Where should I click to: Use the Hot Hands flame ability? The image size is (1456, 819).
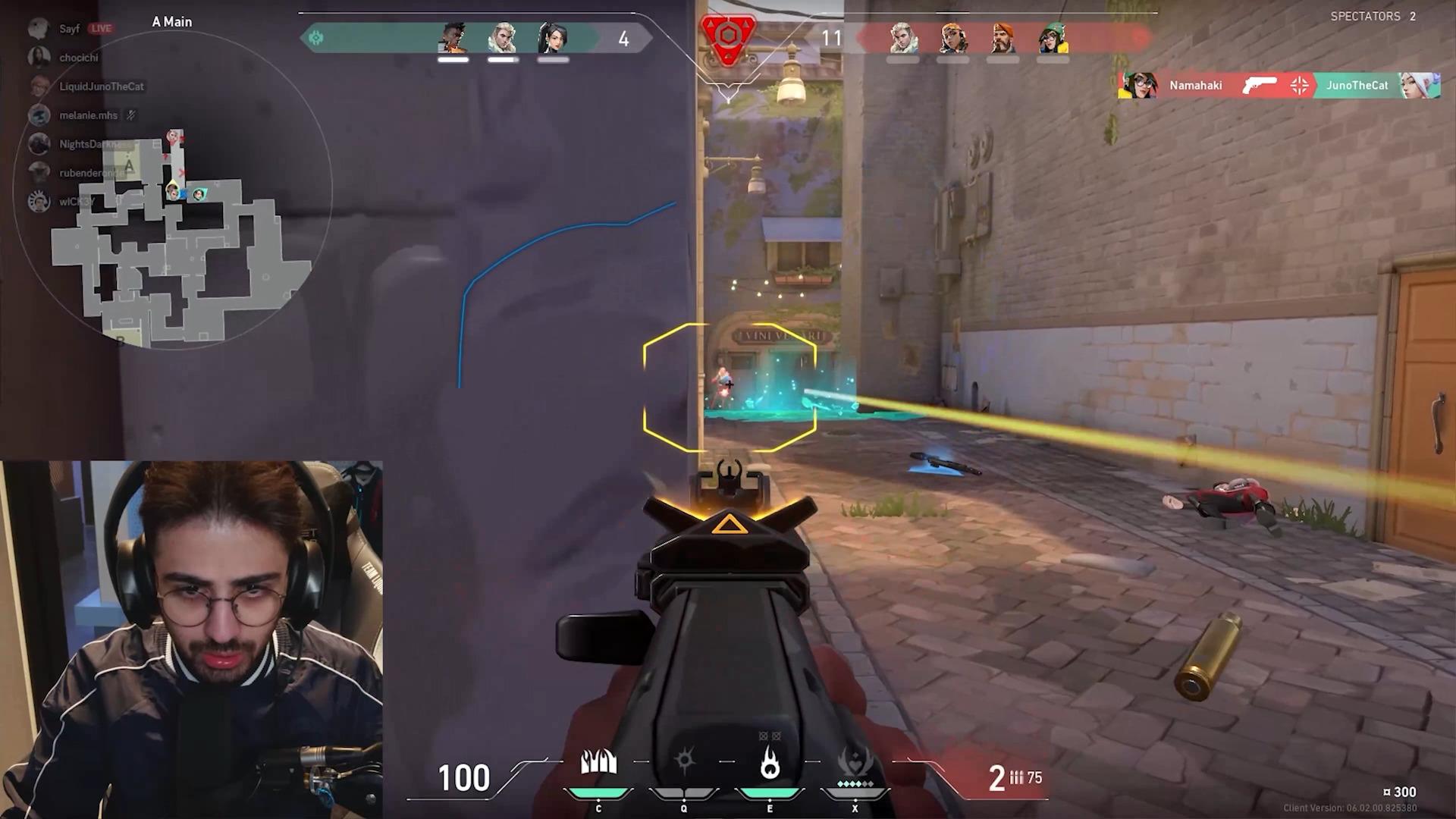click(770, 763)
